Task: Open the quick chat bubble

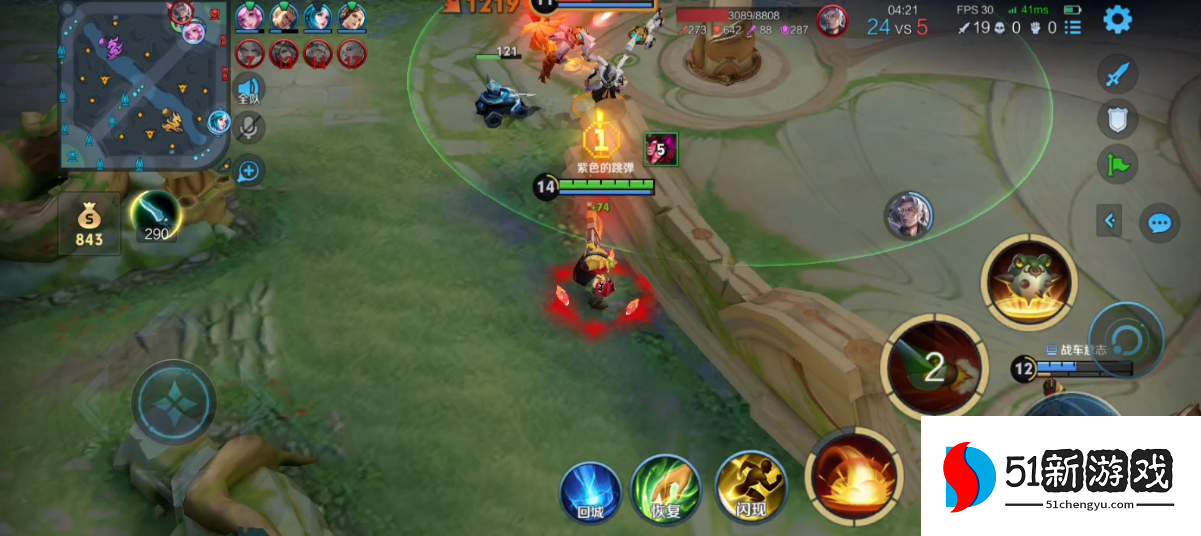Action: pyautogui.click(x=1159, y=222)
